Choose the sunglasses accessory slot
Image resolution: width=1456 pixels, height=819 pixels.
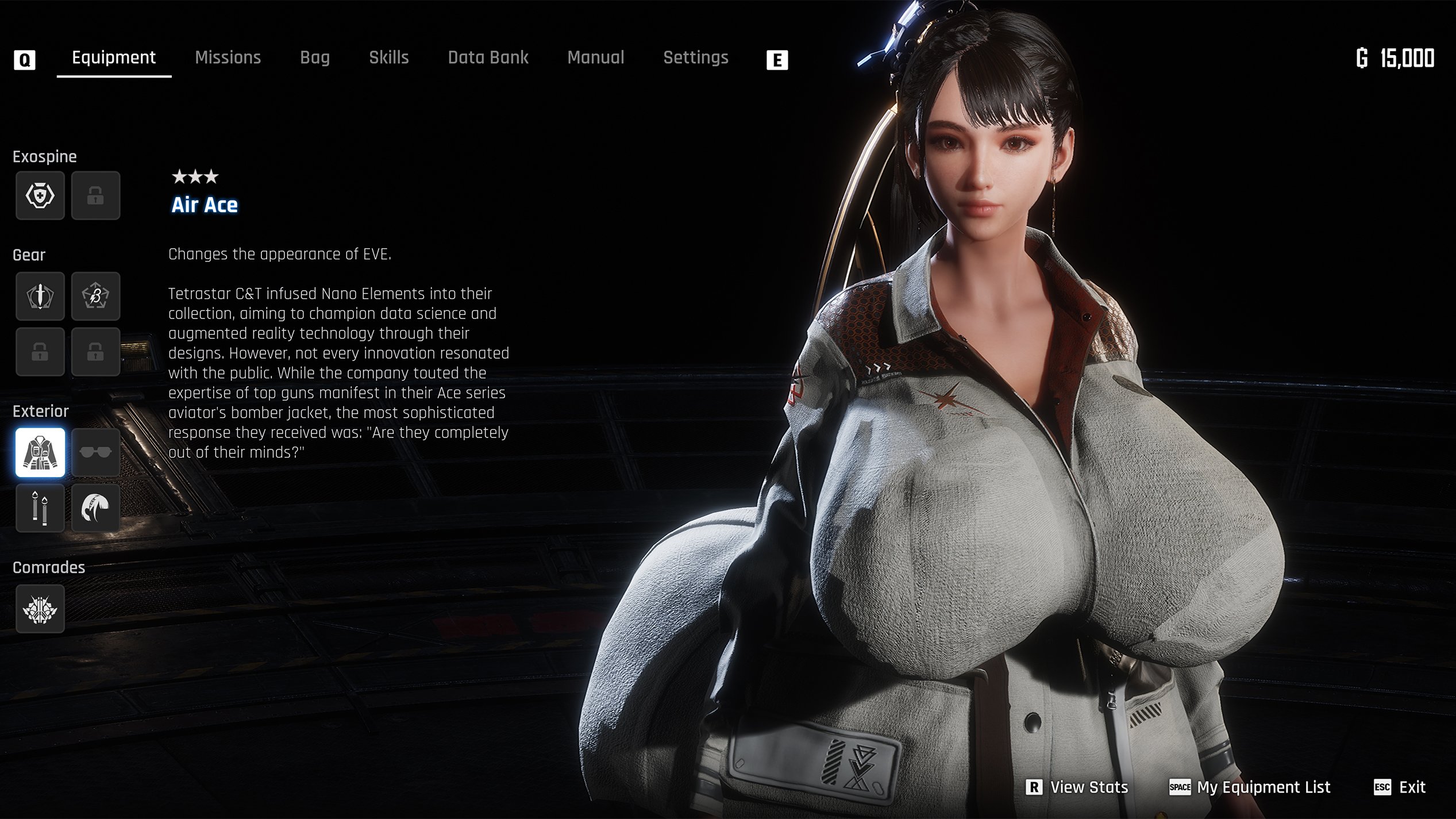[x=95, y=452]
